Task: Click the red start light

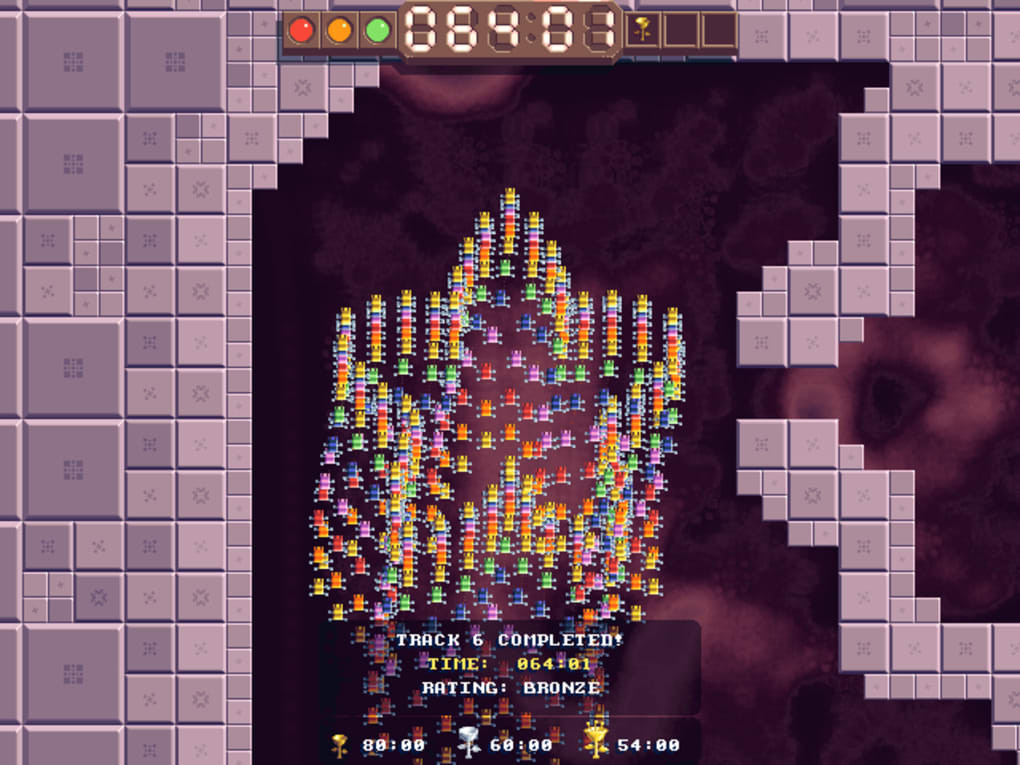Action: pyautogui.click(x=301, y=30)
